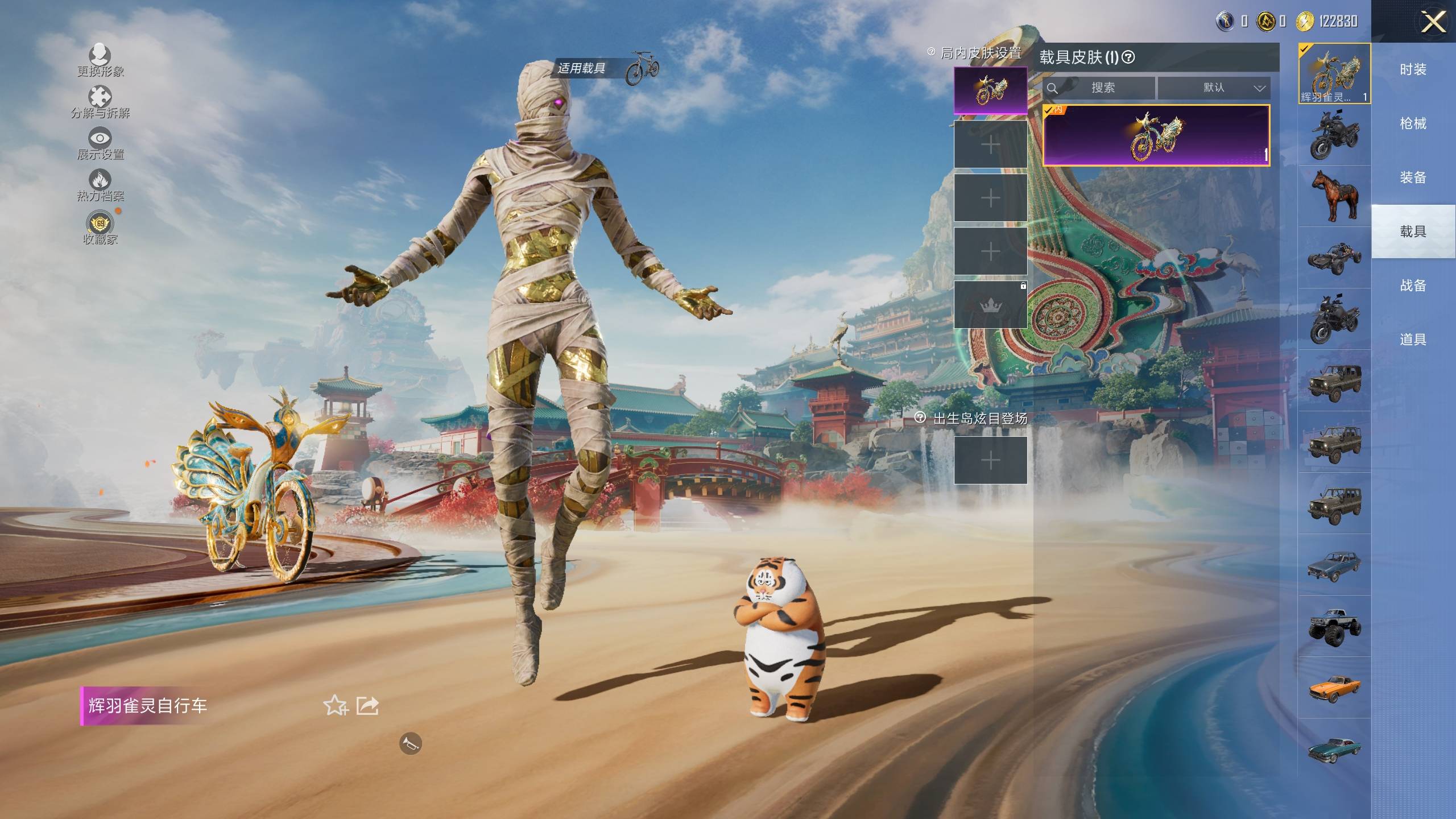The image size is (1456, 819).
Task: Open the 热力档案 heat archive
Action: click(100, 181)
